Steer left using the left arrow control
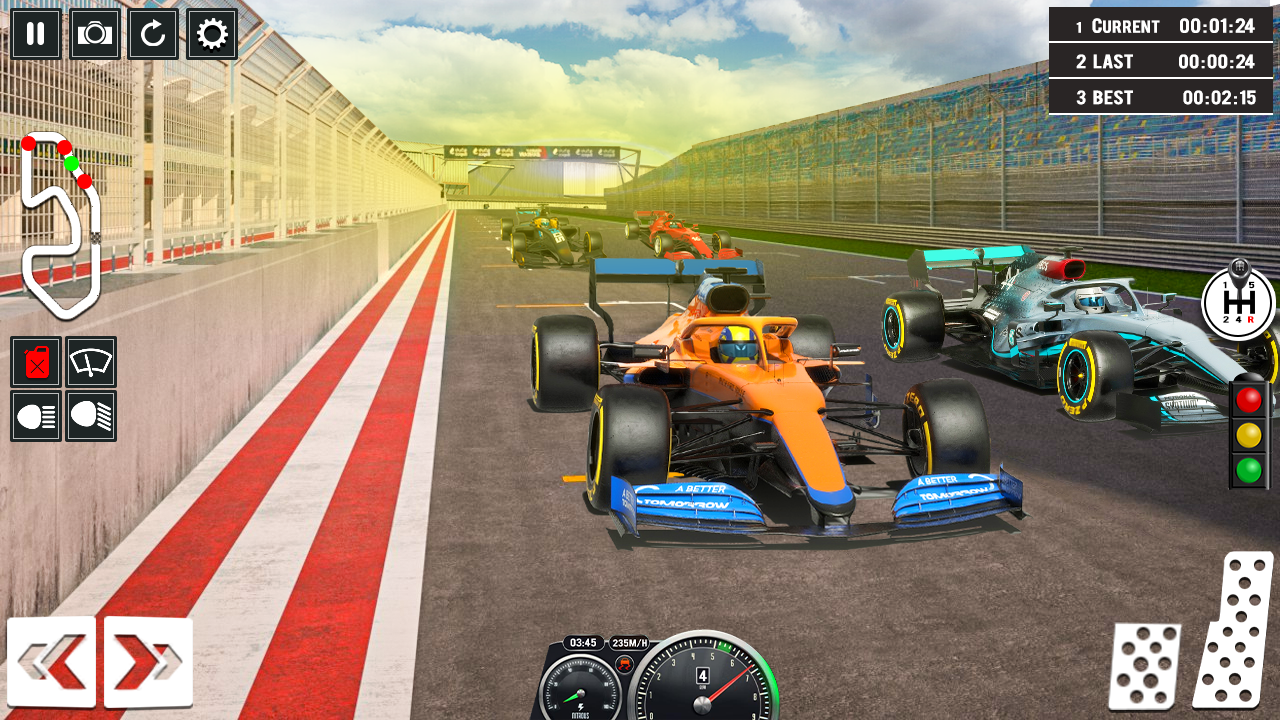Screen dimensions: 1280x720 (52, 662)
